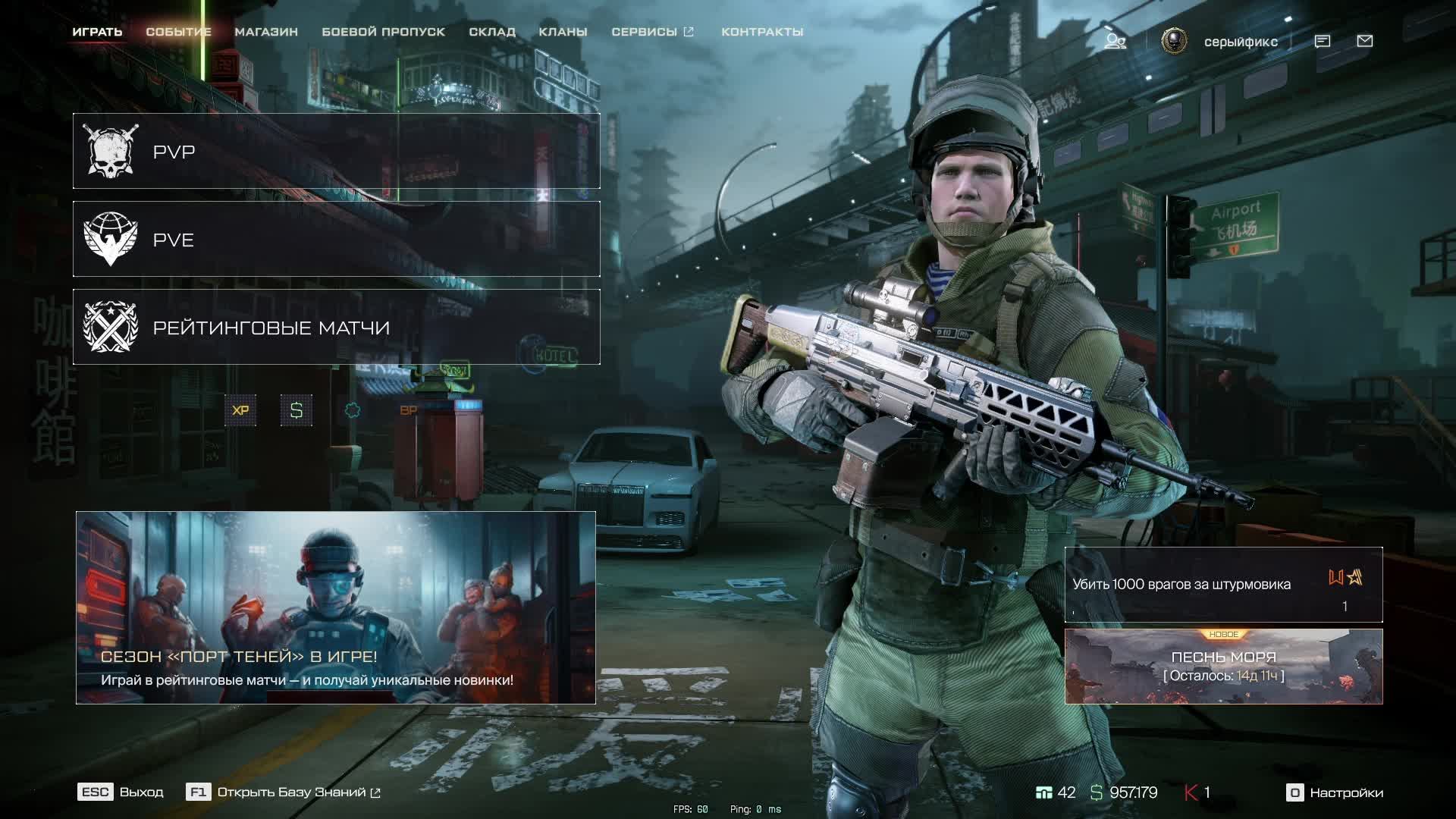Viewport: 1456px width, 819px height.
Task: Open the Склад tab
Action: (x=492, y=32)
